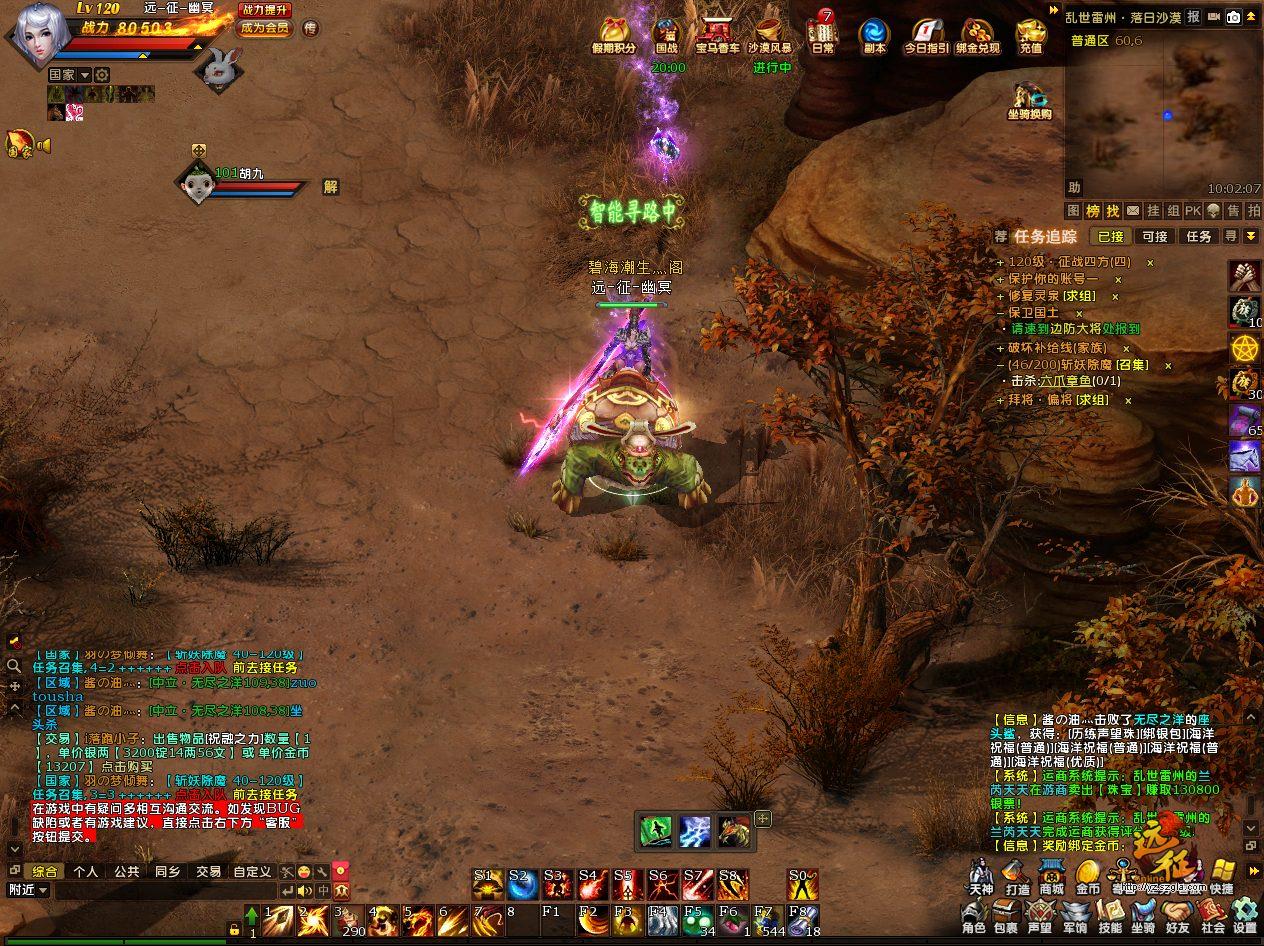The width and height of the screenshot is (1264, 946).
Task: Open the 包裹 inventory bag
Action: click(1006, 914)
